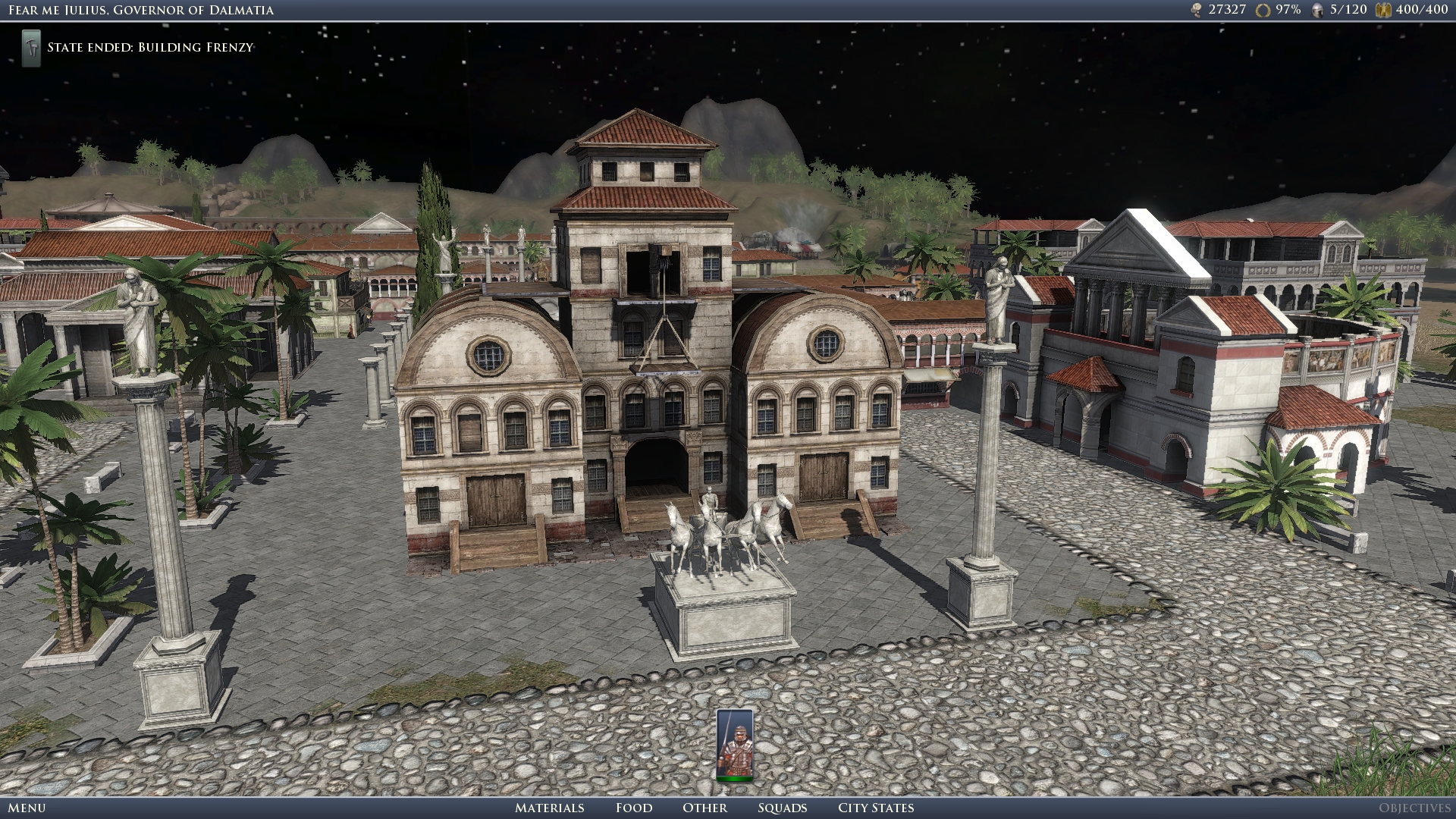Click the soldier helmet population icon
The height and width of the screenshot is (819, 1456).
(1317, 10)
